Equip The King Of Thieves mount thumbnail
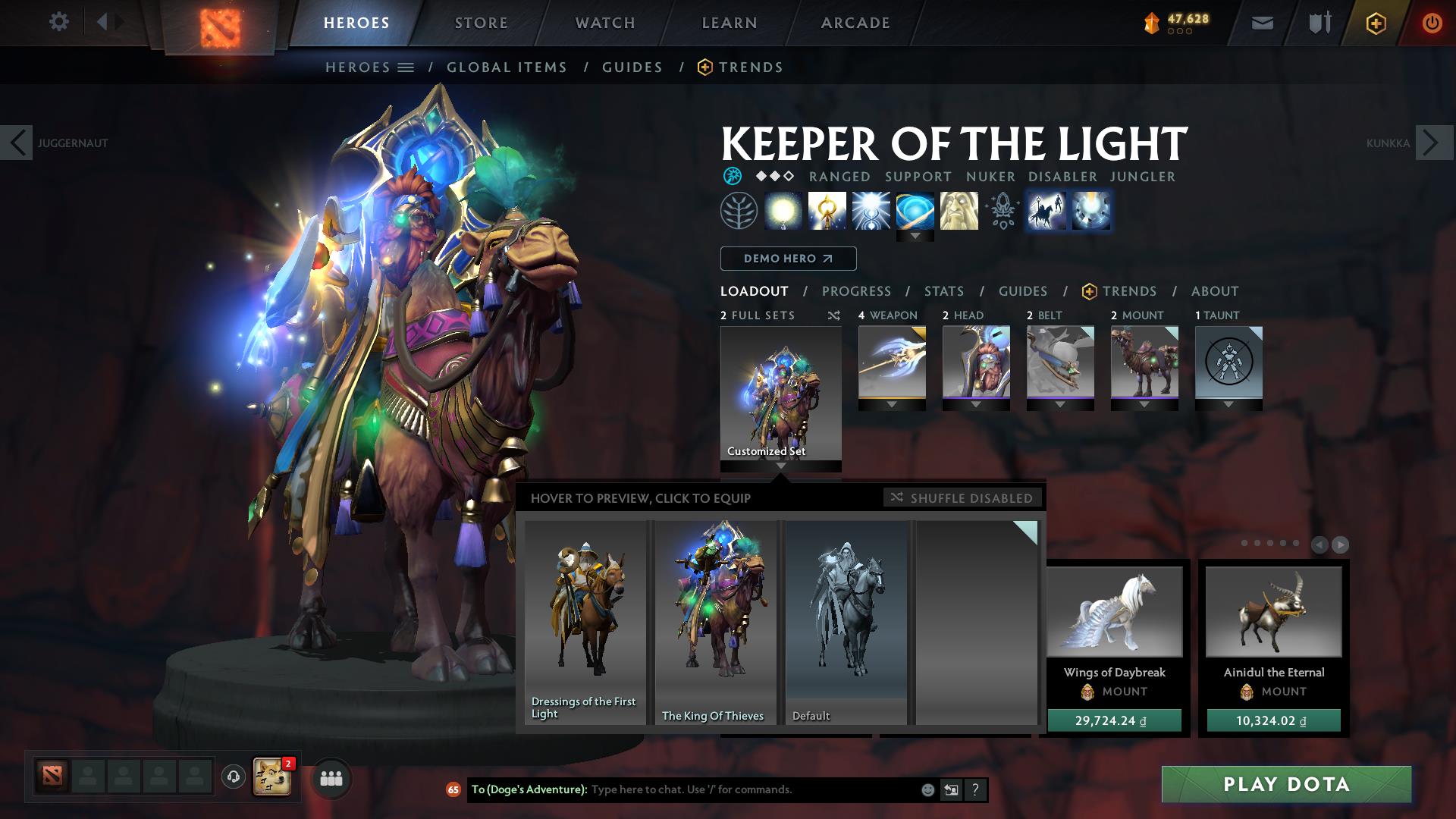The image size is (1456, 819). click(x=714, y=622)
